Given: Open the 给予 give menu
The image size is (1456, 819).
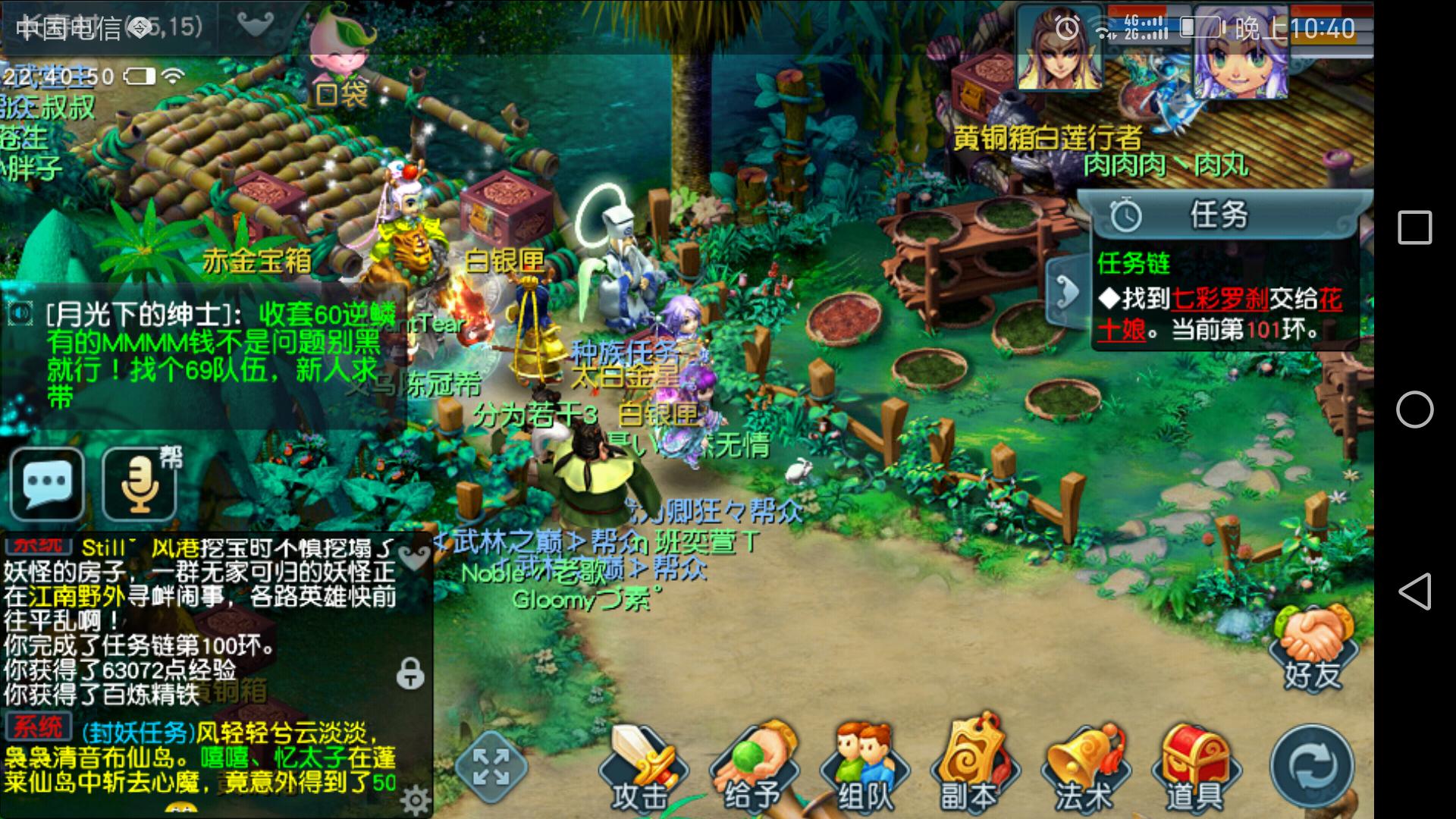Looking at the screenshot, I should [x=751, y=767].
